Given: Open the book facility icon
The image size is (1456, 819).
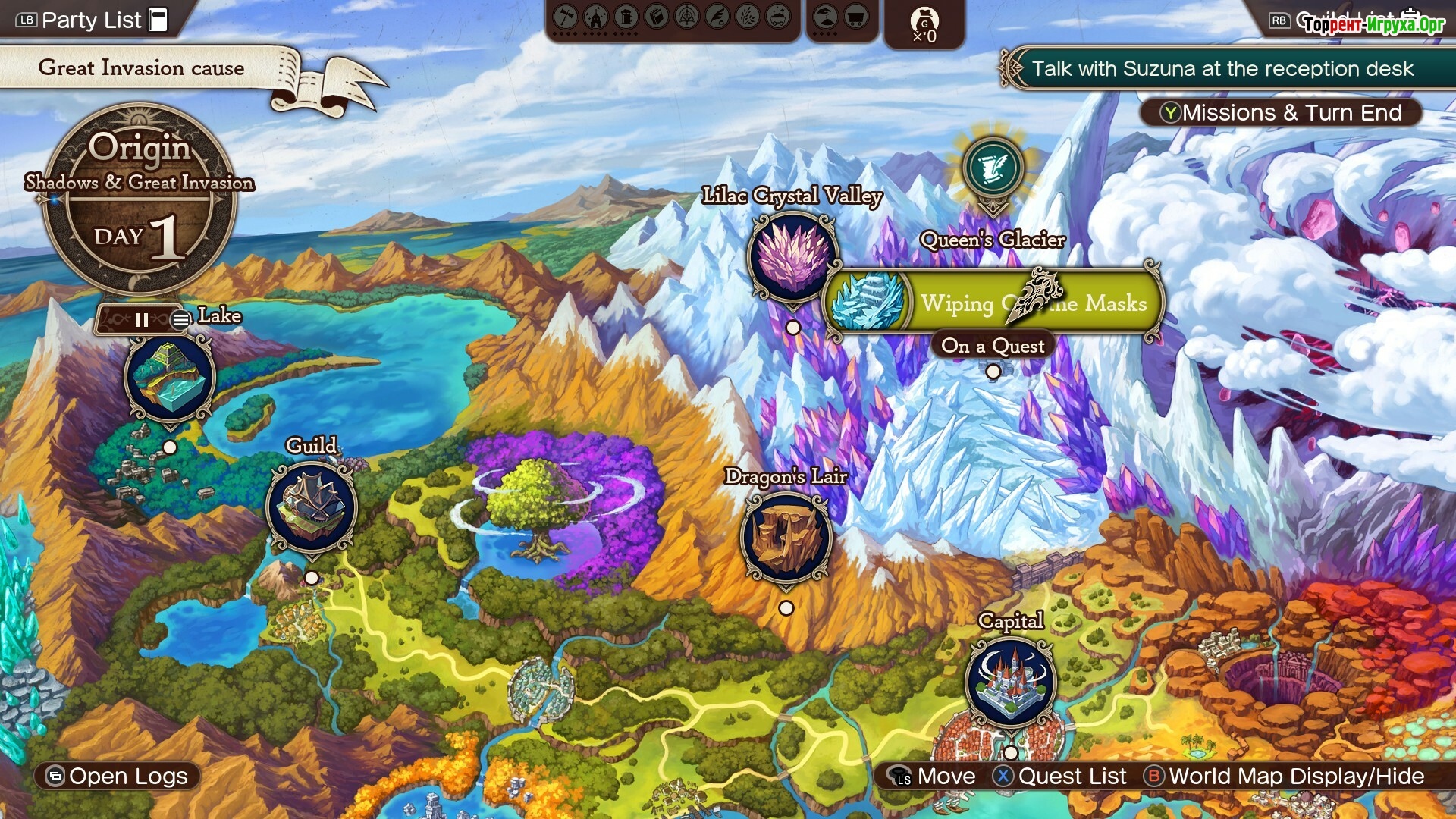Looking at the screenshot, I should pos(657,17).
